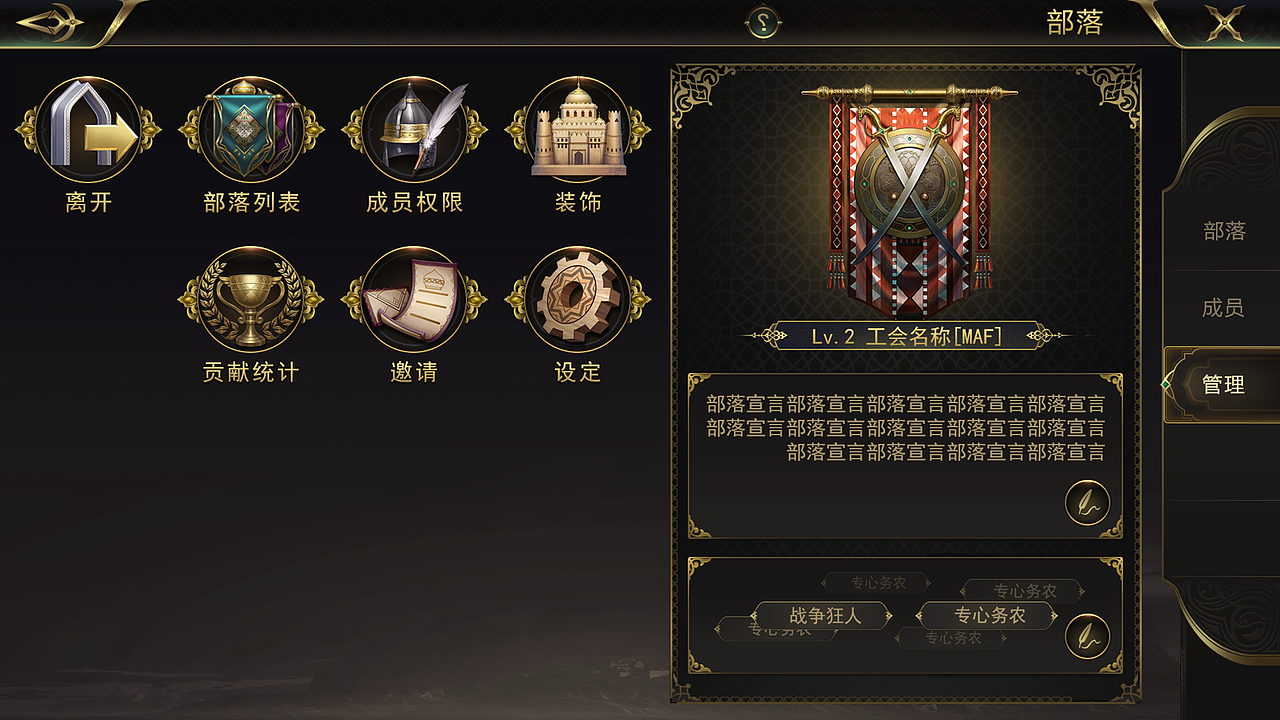
Task: View 贡献统计 contribution statistics trophy icon
Action: pos(250,300)
